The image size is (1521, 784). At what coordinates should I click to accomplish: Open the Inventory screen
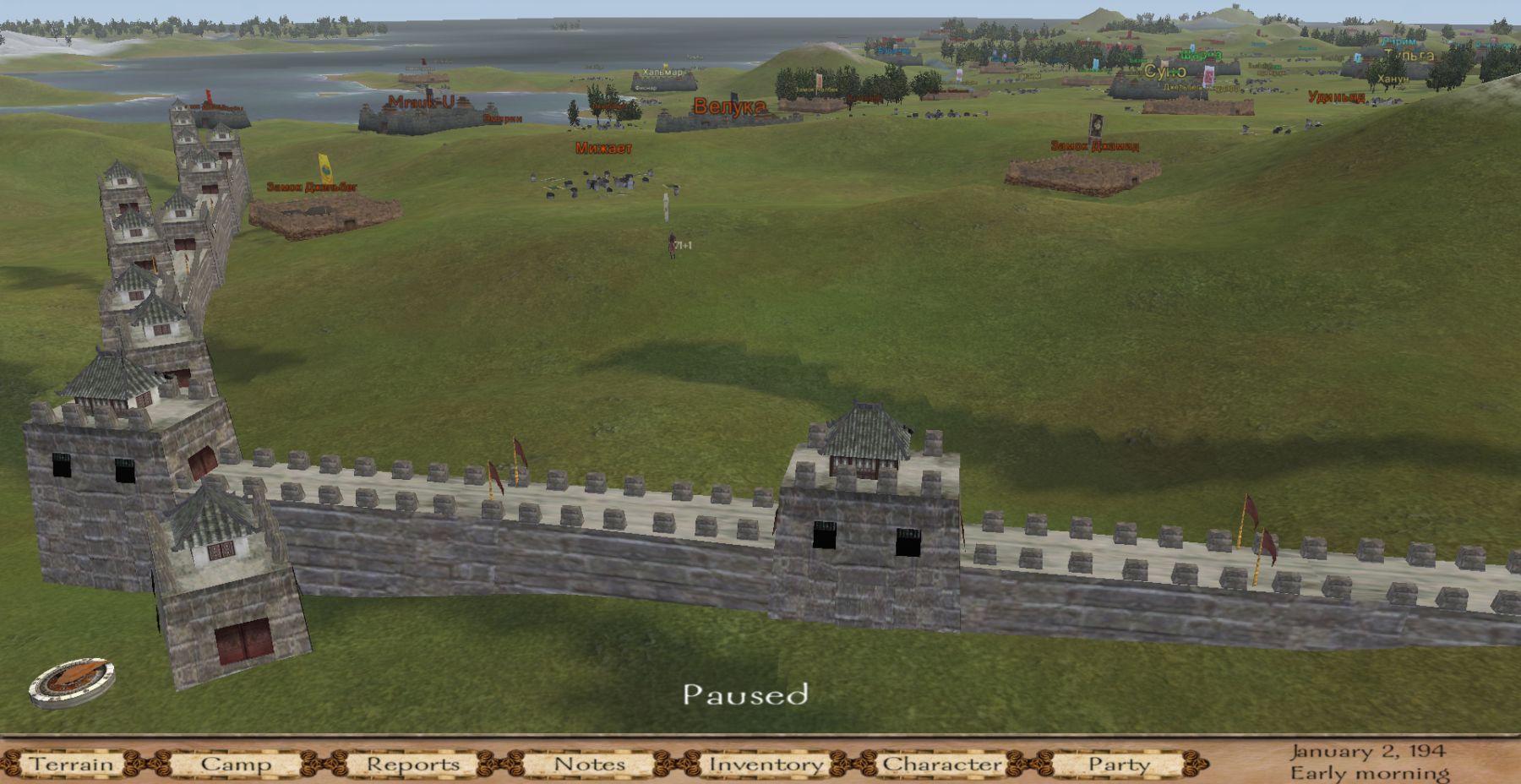coord(766,765)
